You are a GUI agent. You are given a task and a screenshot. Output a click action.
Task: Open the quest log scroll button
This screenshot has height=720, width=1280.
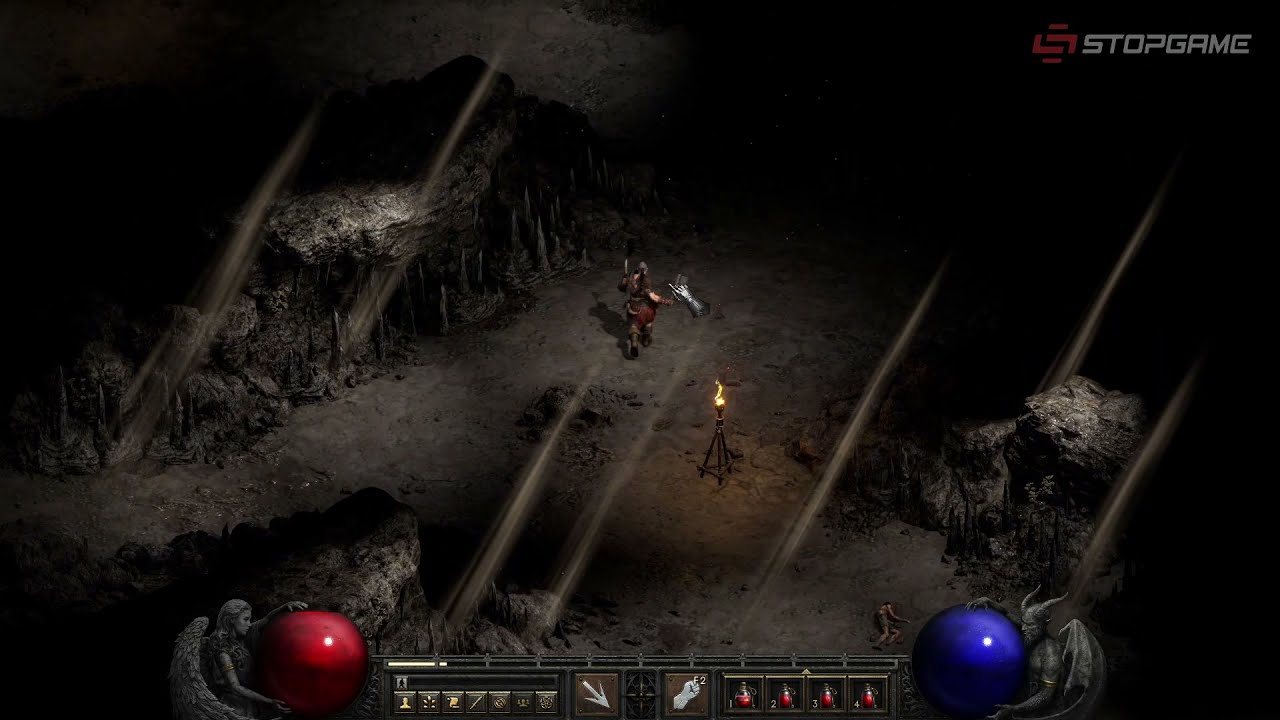pyautogui.click(x=452, y=702)
